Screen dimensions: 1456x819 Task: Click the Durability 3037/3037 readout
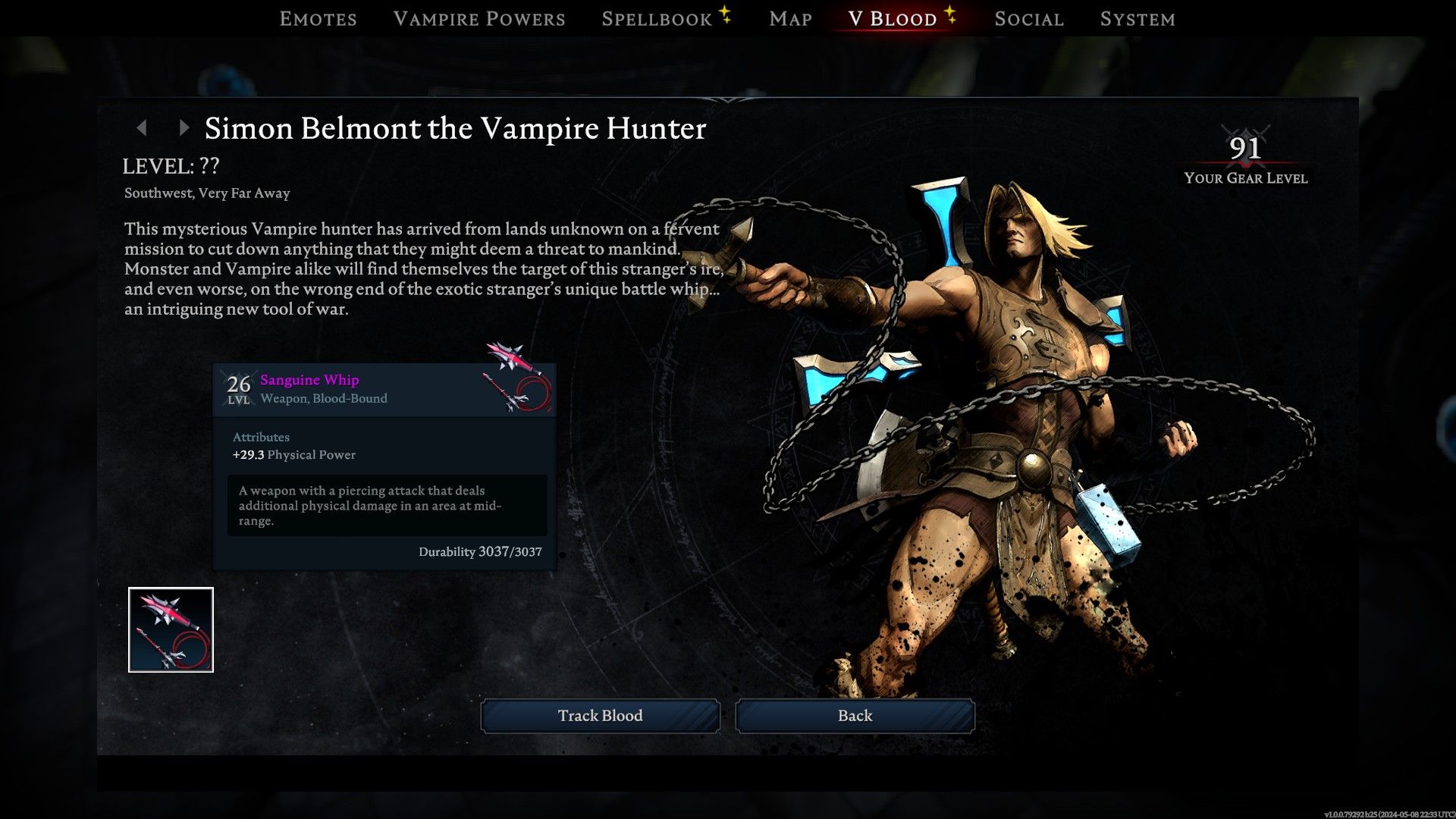pos(479,553)
